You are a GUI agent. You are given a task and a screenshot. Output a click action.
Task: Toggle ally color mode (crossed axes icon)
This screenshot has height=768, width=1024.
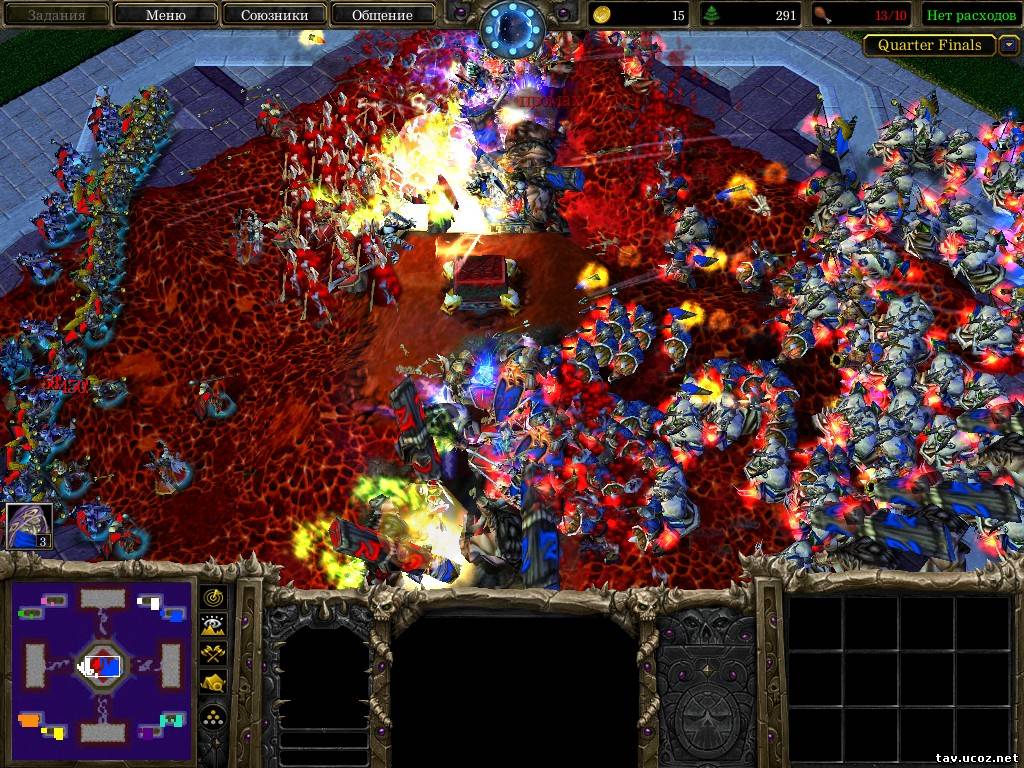pyautogui.click(x=214, y=653)
